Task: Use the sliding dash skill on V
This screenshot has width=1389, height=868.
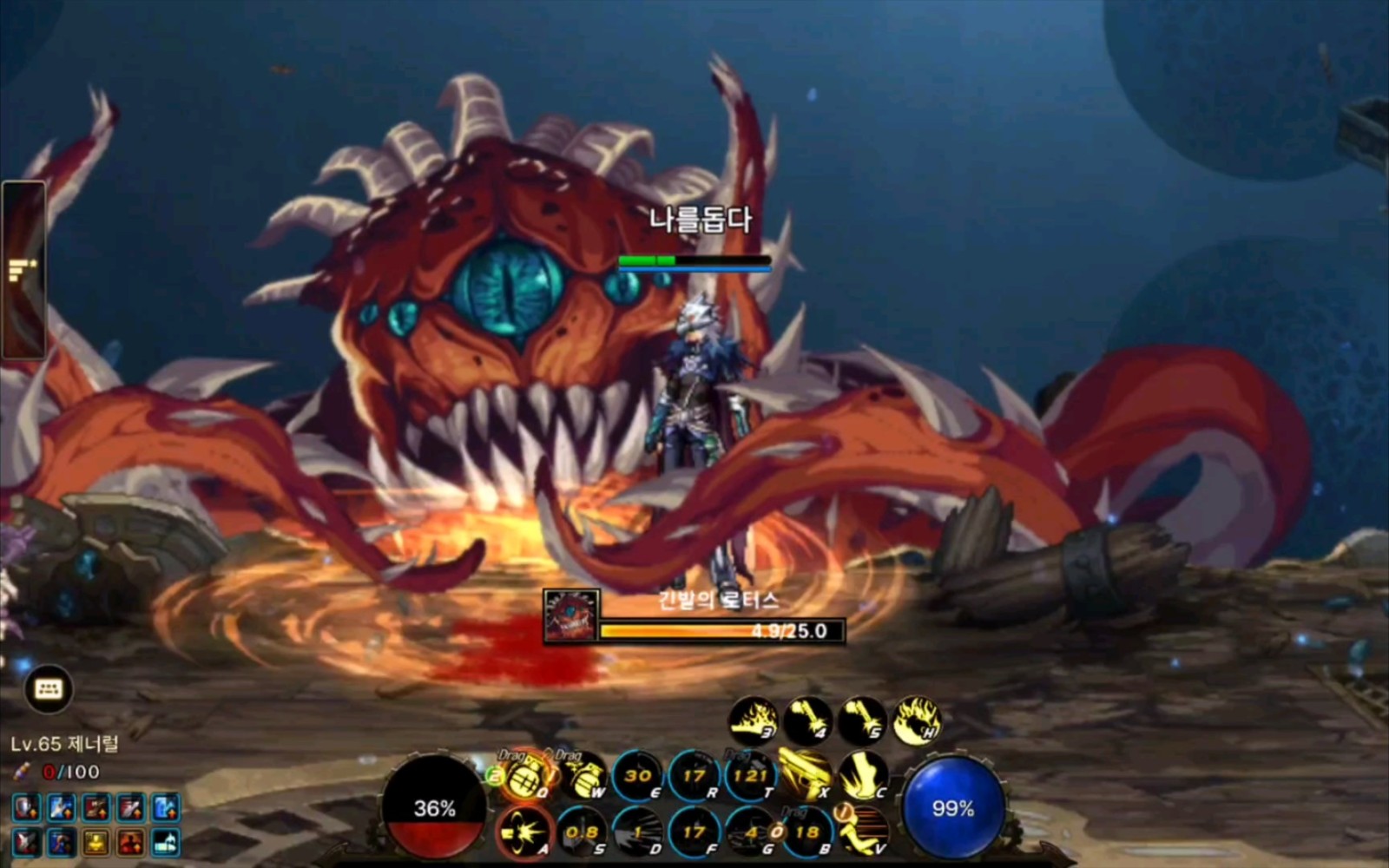Action: pos(862,831)
